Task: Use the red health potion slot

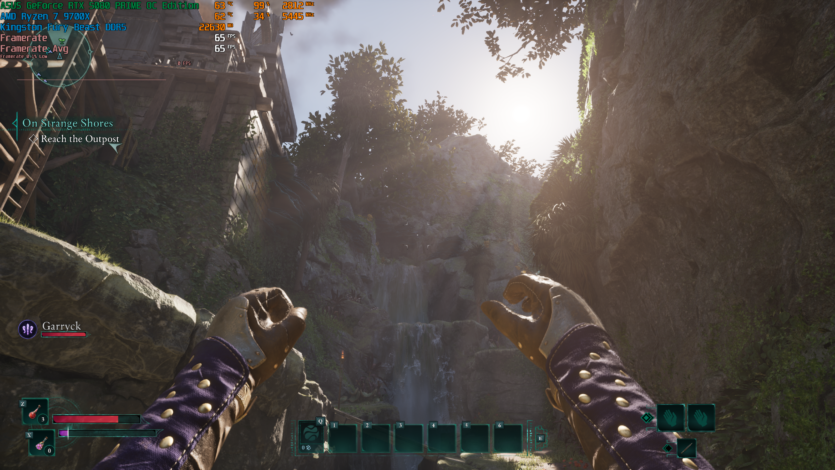Action: [x=35, y=411]
